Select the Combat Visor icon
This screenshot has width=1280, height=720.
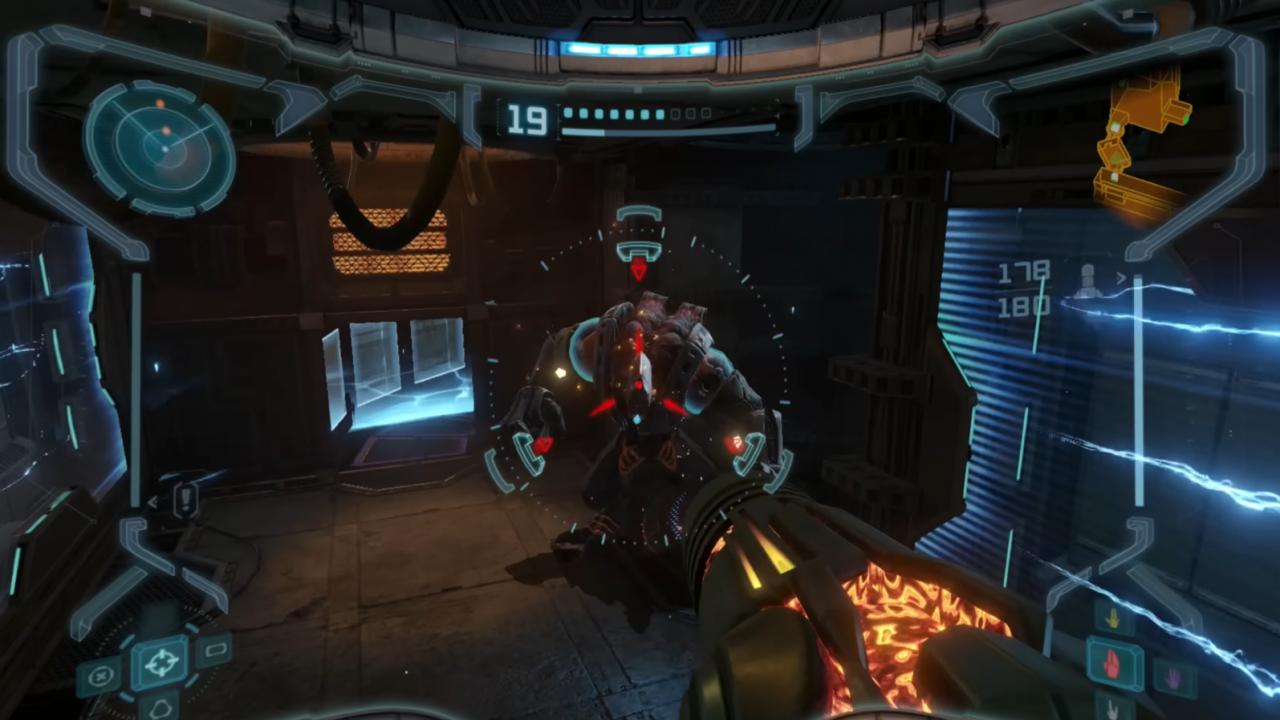[x=163, y=661]
